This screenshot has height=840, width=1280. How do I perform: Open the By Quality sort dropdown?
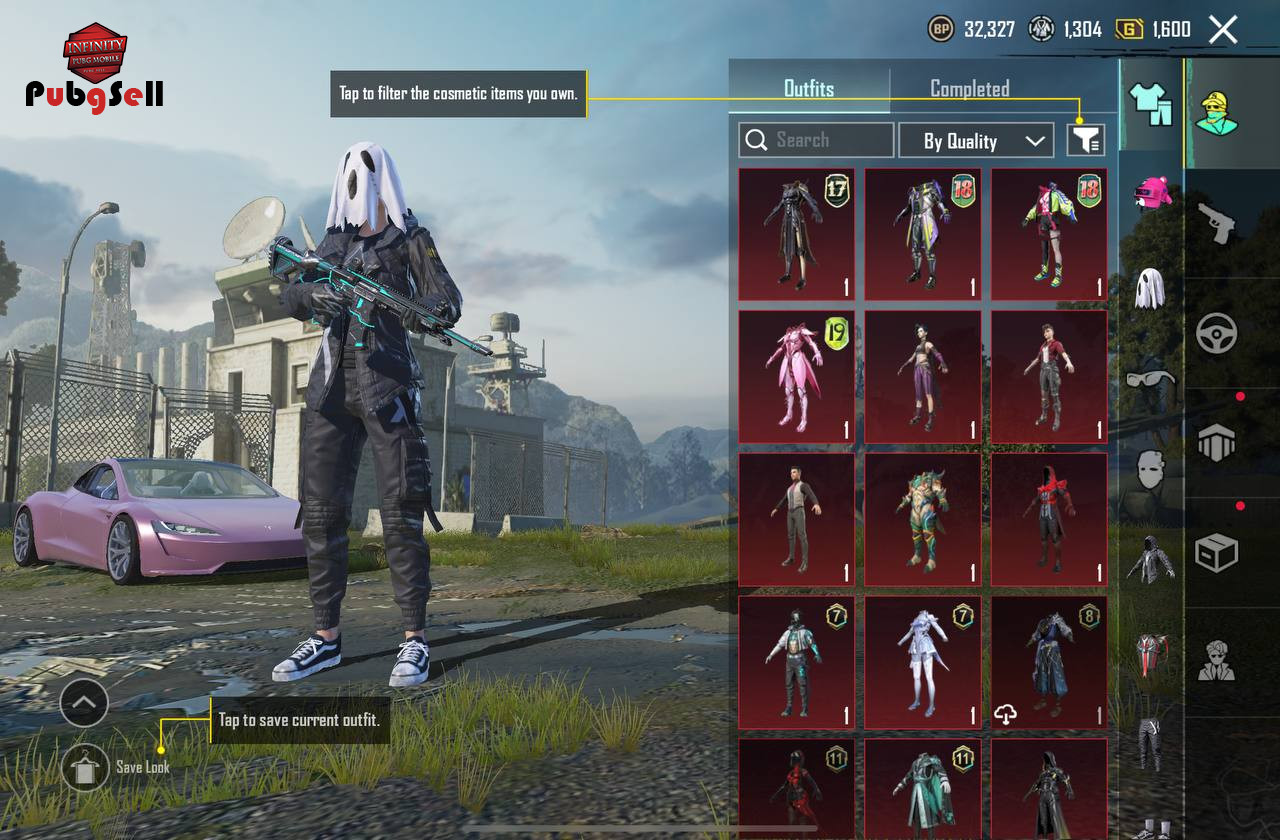[976, 141]
